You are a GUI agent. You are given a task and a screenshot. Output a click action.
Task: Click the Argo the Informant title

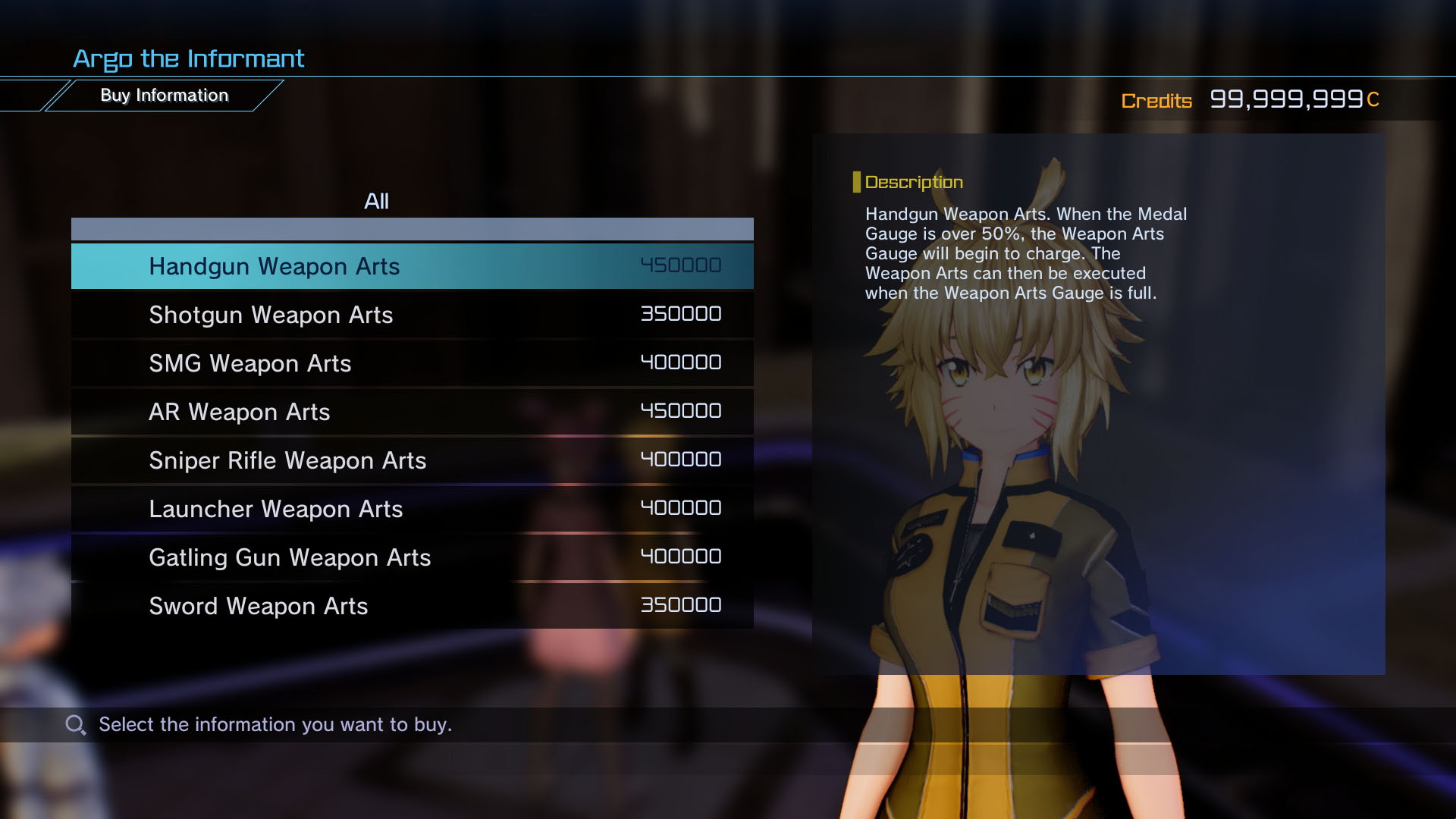(x=188, y=58)
